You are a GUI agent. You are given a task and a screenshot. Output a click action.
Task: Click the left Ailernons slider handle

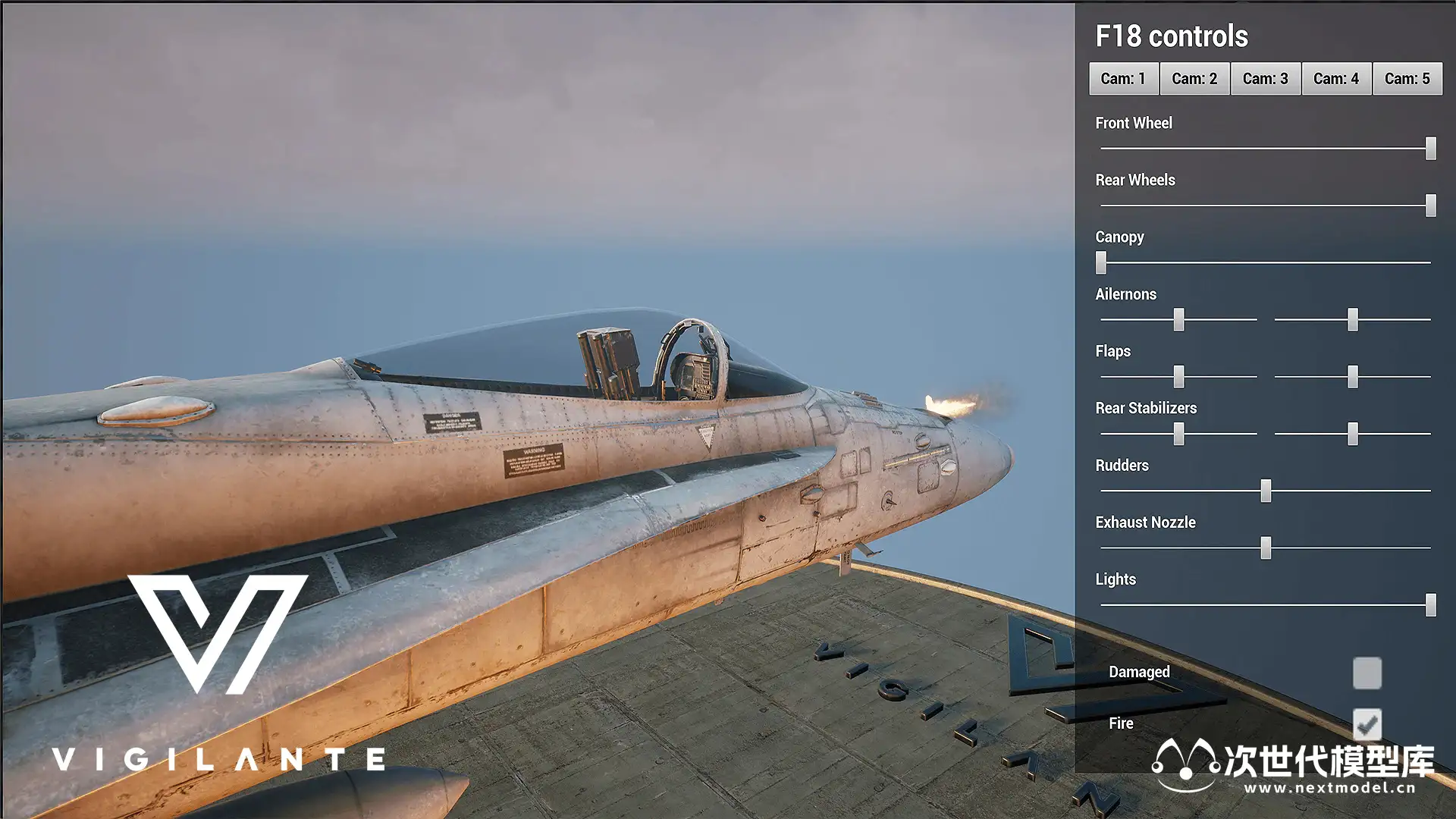coord(1178,319)
